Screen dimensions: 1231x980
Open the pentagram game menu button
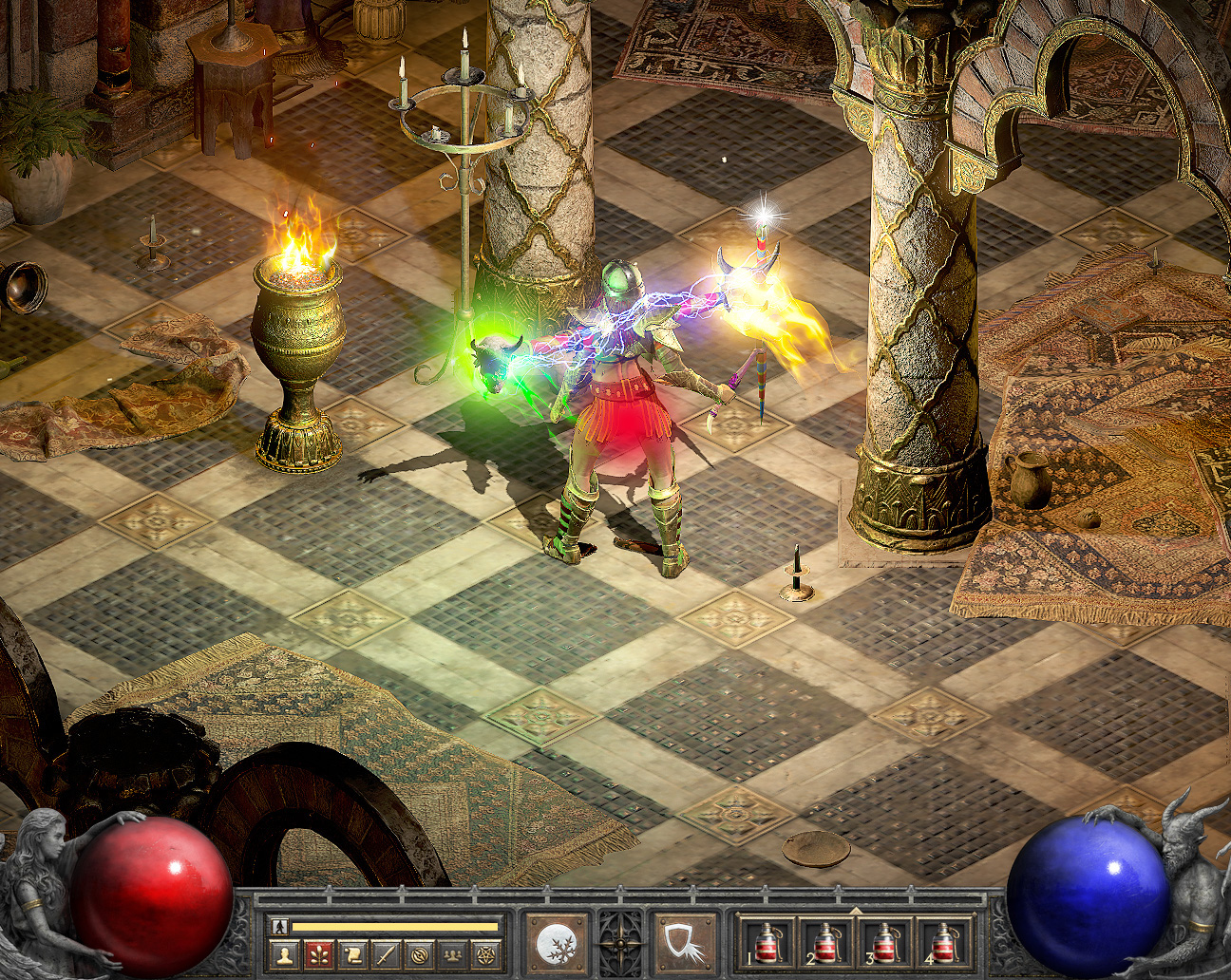click(x=484, y=952)
